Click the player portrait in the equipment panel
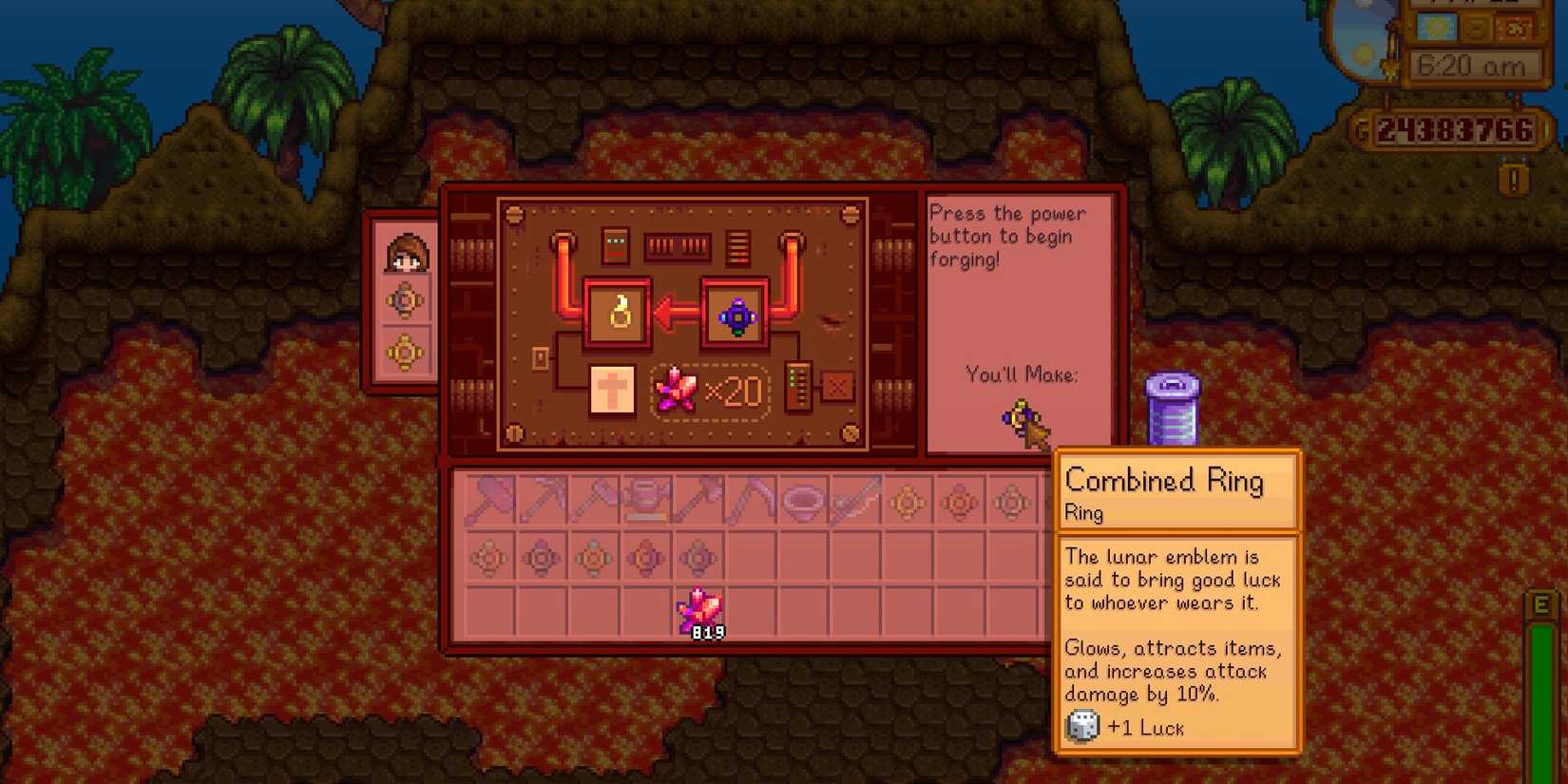 click(406, 251)
